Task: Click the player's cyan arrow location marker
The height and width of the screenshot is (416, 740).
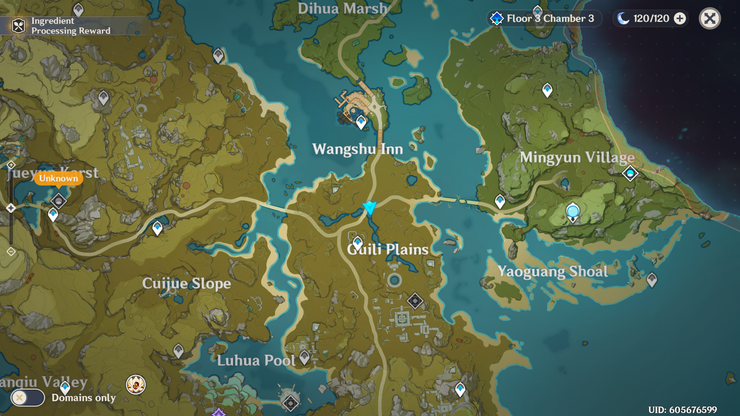Action: pyautogui.click(x=370, y=208)
